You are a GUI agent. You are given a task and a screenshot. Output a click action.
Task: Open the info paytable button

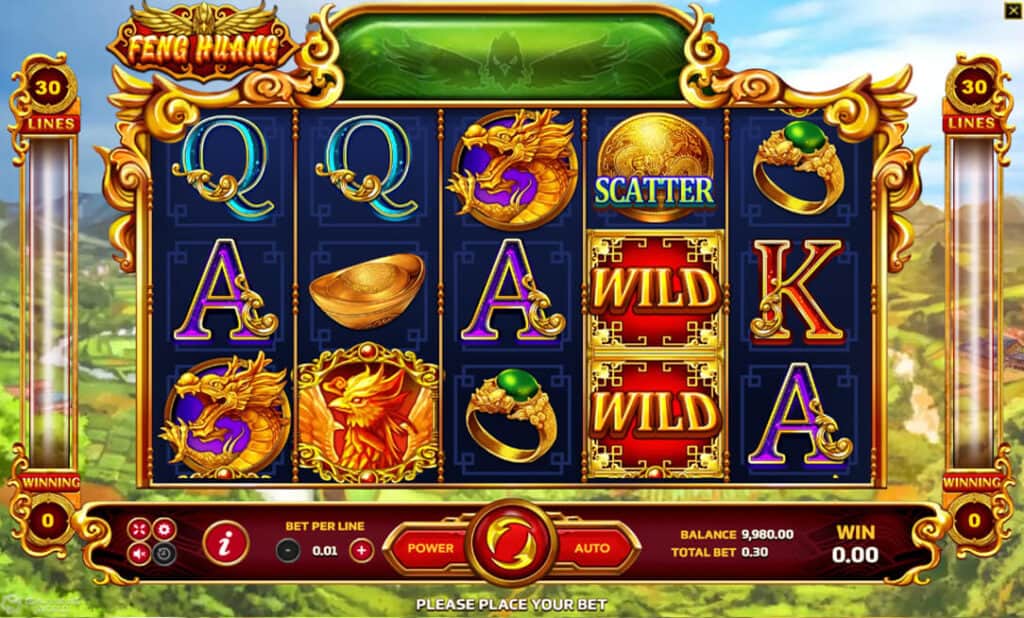[x=225, y=544]
